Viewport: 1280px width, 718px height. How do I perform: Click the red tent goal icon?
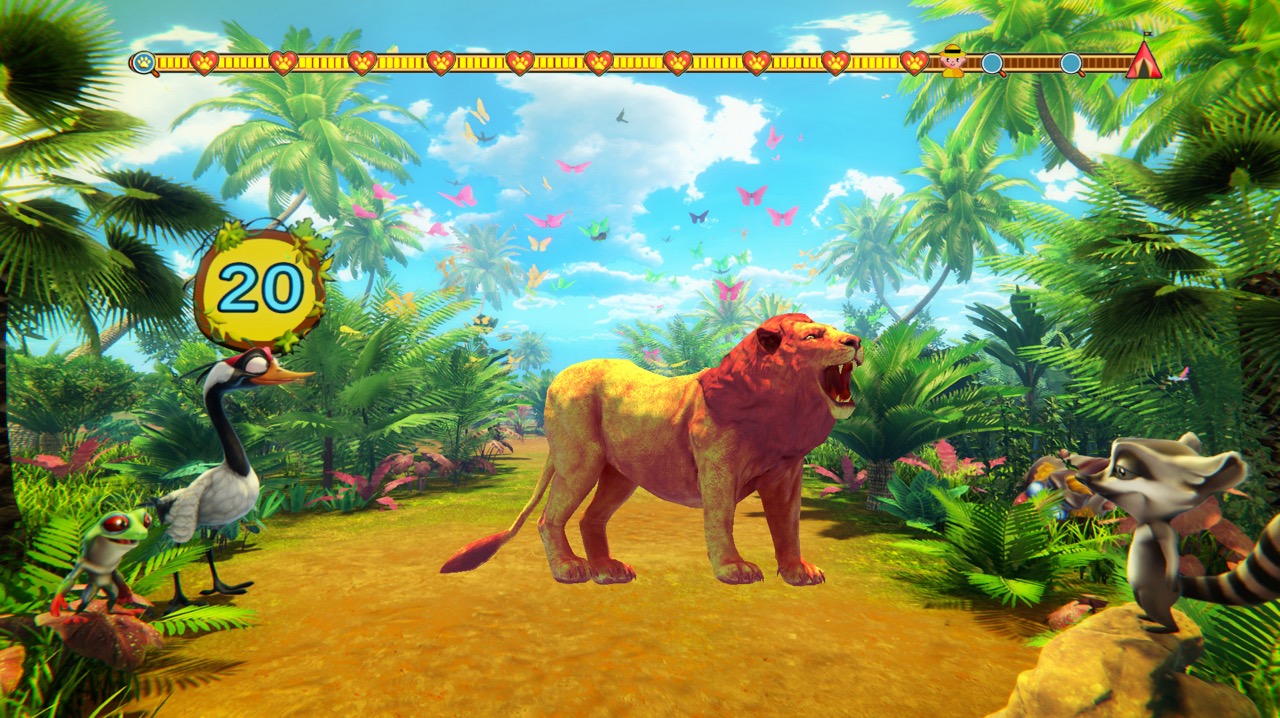[x=1143, y=62]
